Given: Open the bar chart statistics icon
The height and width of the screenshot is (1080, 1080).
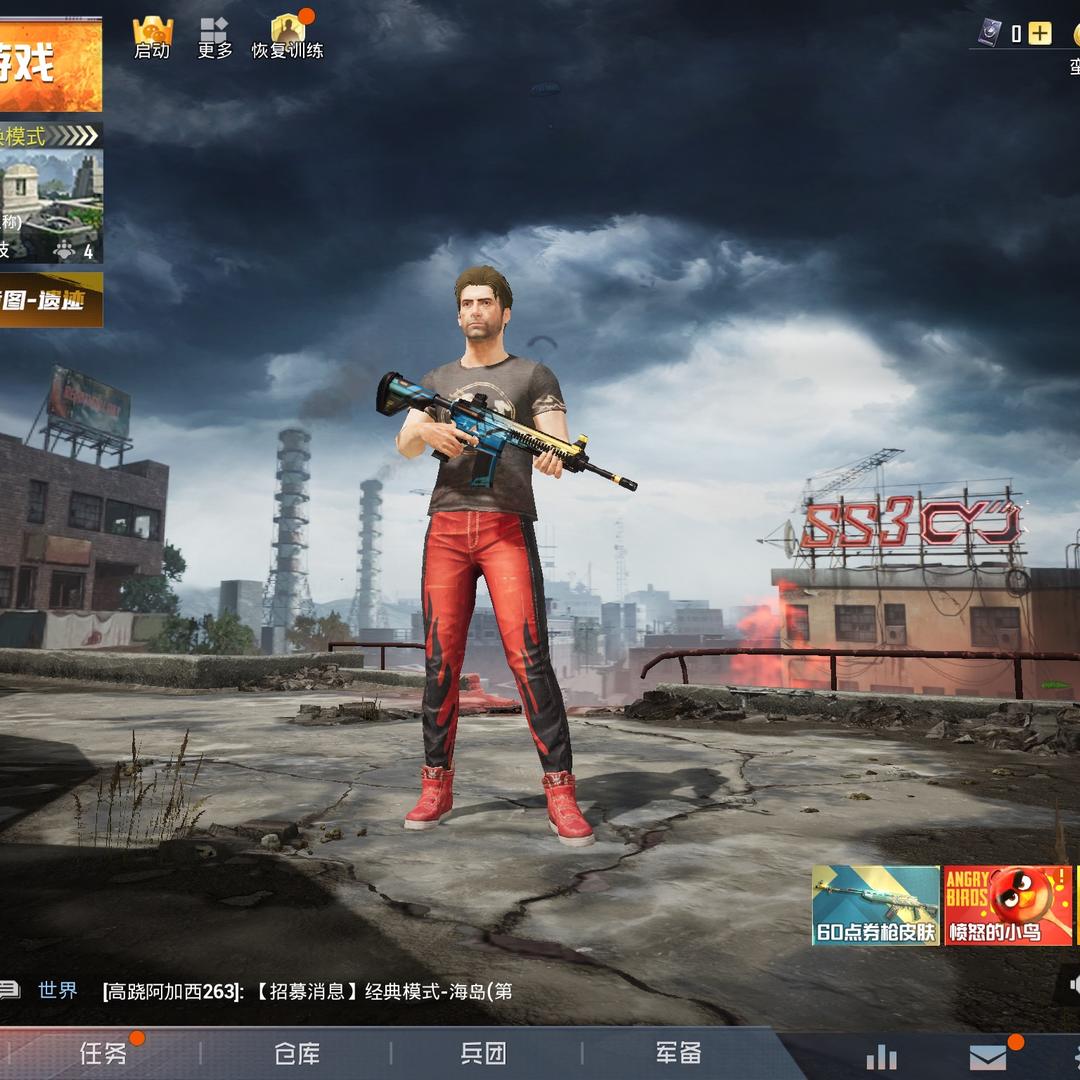Looking at the screenshot, I should pos(881,1056).
